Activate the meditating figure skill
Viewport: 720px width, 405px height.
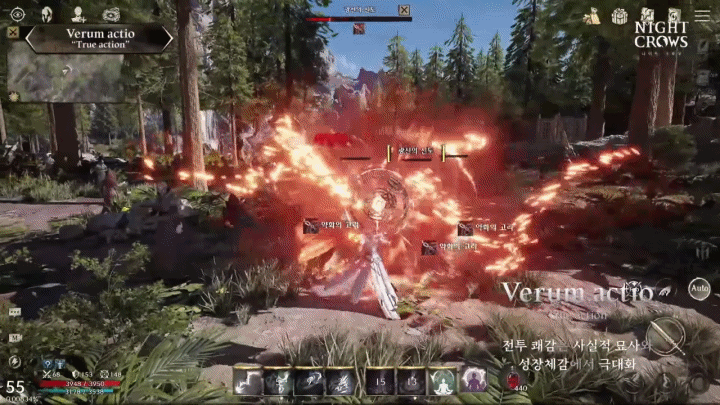pyautogui.click(x=442, y=380)
